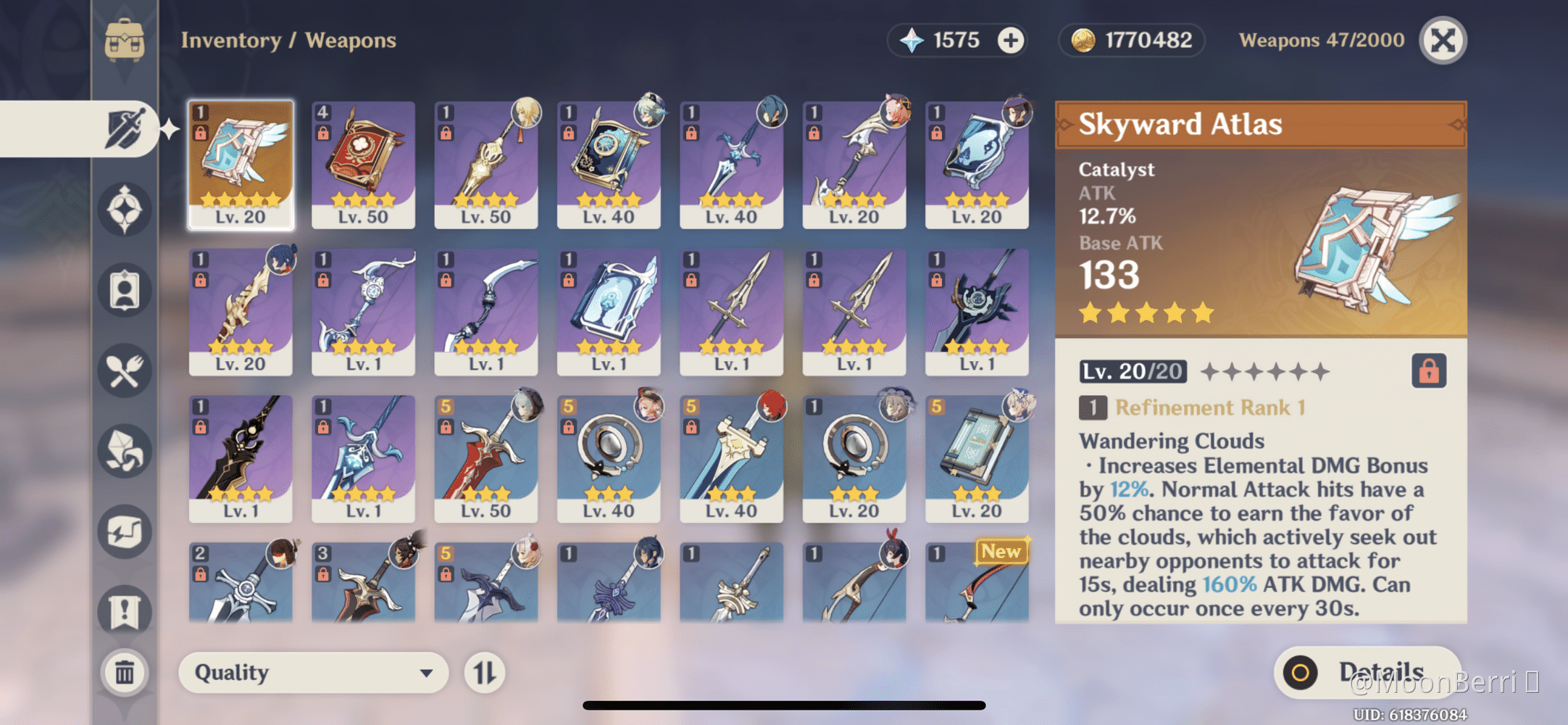Click the plus next to the Primogem count
This screenshot has width=1568, height=725.
pos(1009,40)
